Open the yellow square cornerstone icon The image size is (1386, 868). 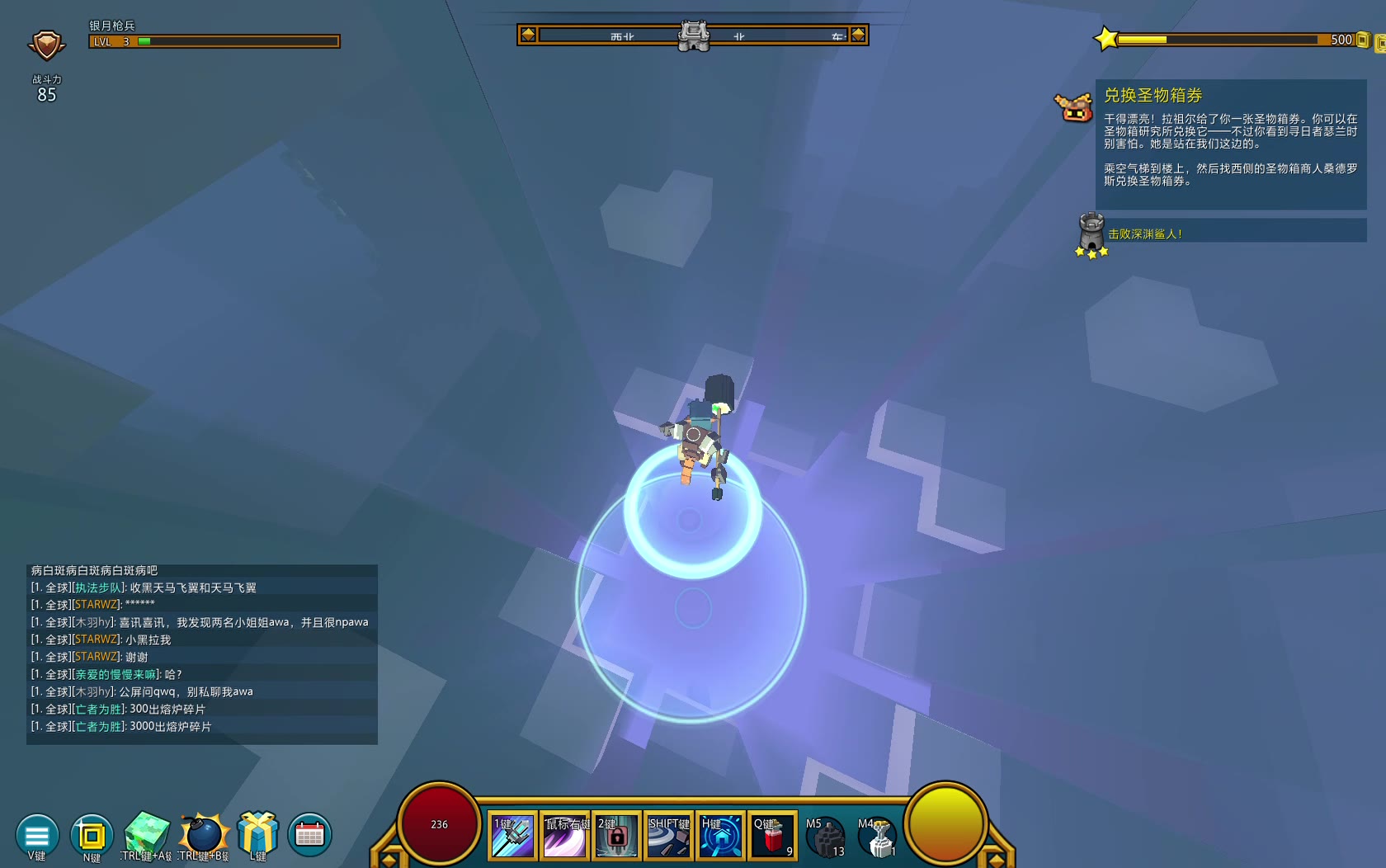point(92,835)
